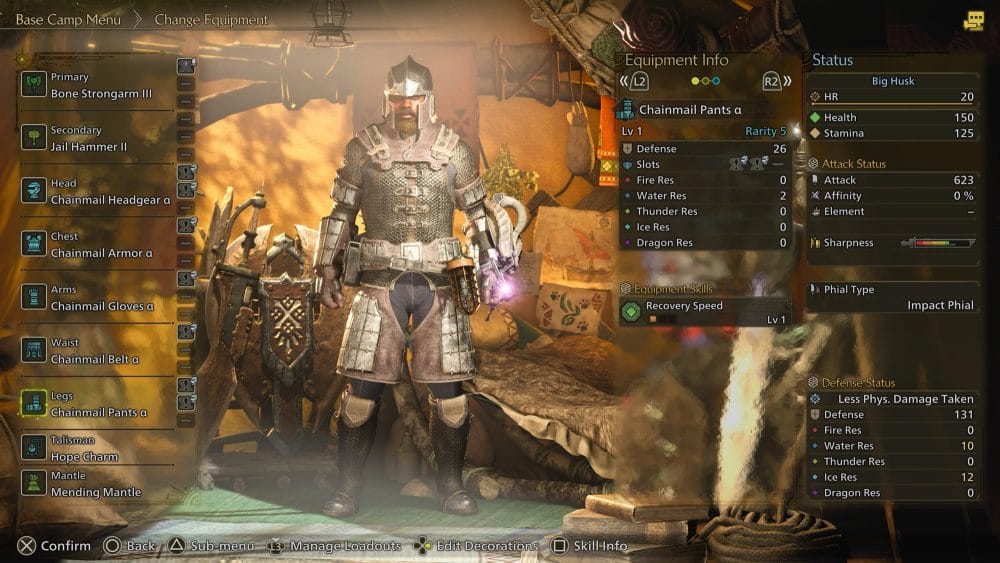Screen dimensions: 1000x563
Task: Select the Chainmail Belt α waist slot
Action: (94, 351)
